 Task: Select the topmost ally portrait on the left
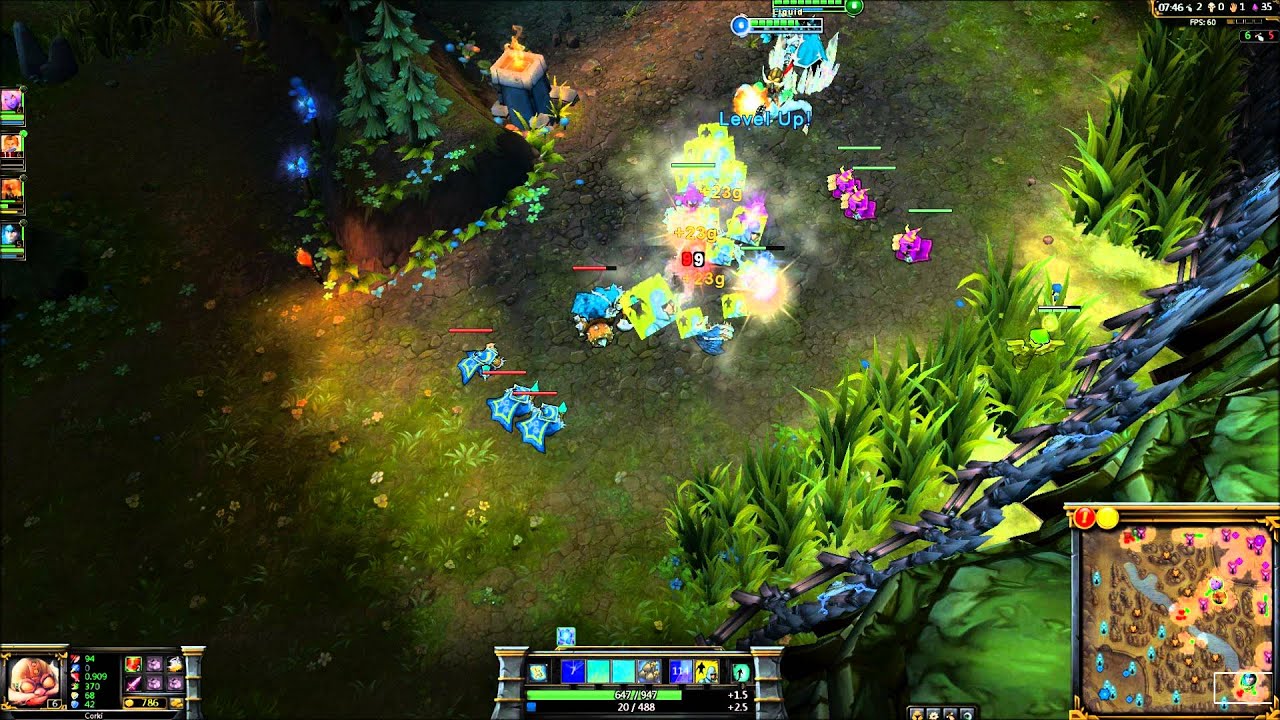click(x=13, y=100)
